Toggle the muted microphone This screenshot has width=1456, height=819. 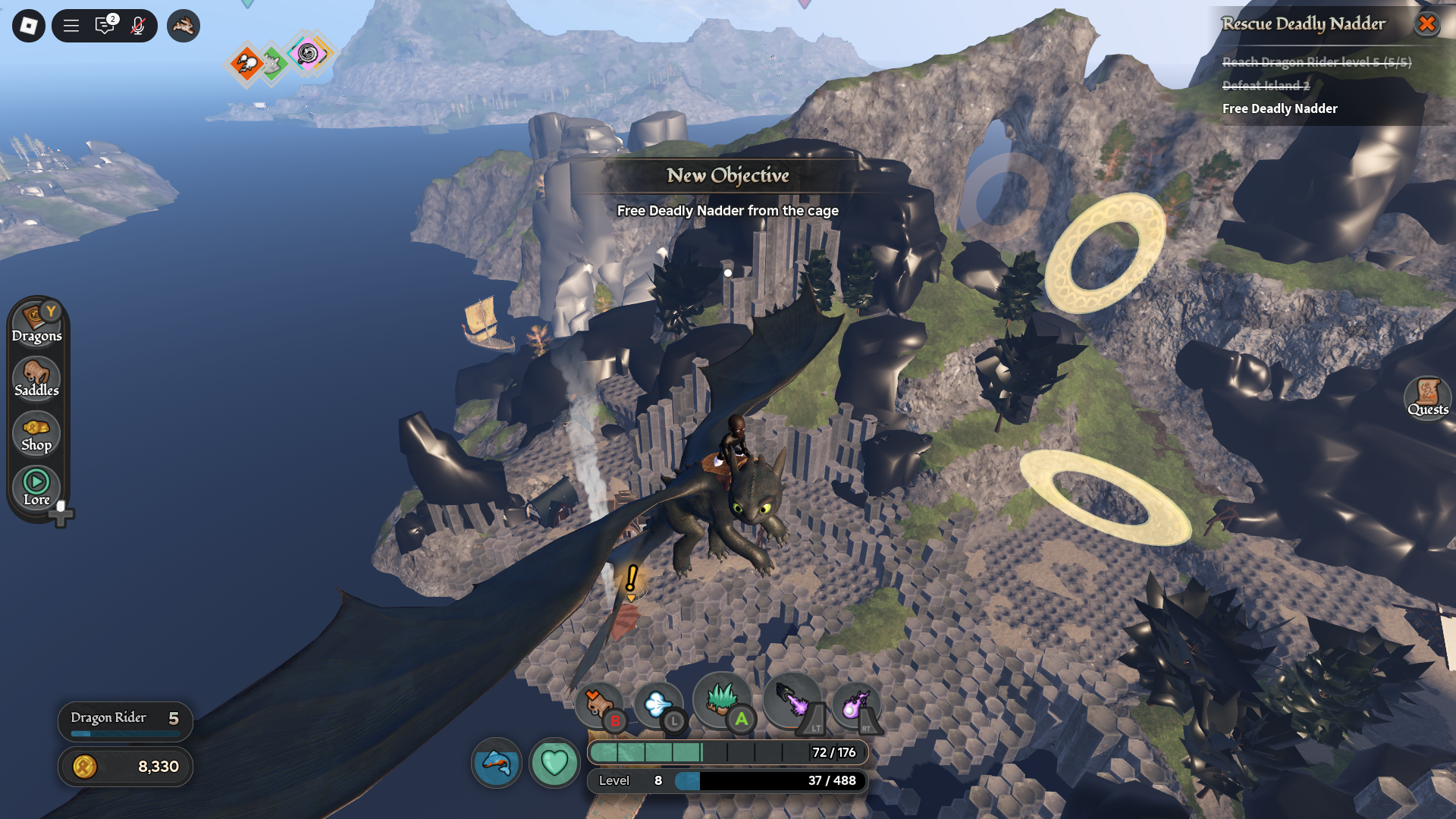pos(138,26)
